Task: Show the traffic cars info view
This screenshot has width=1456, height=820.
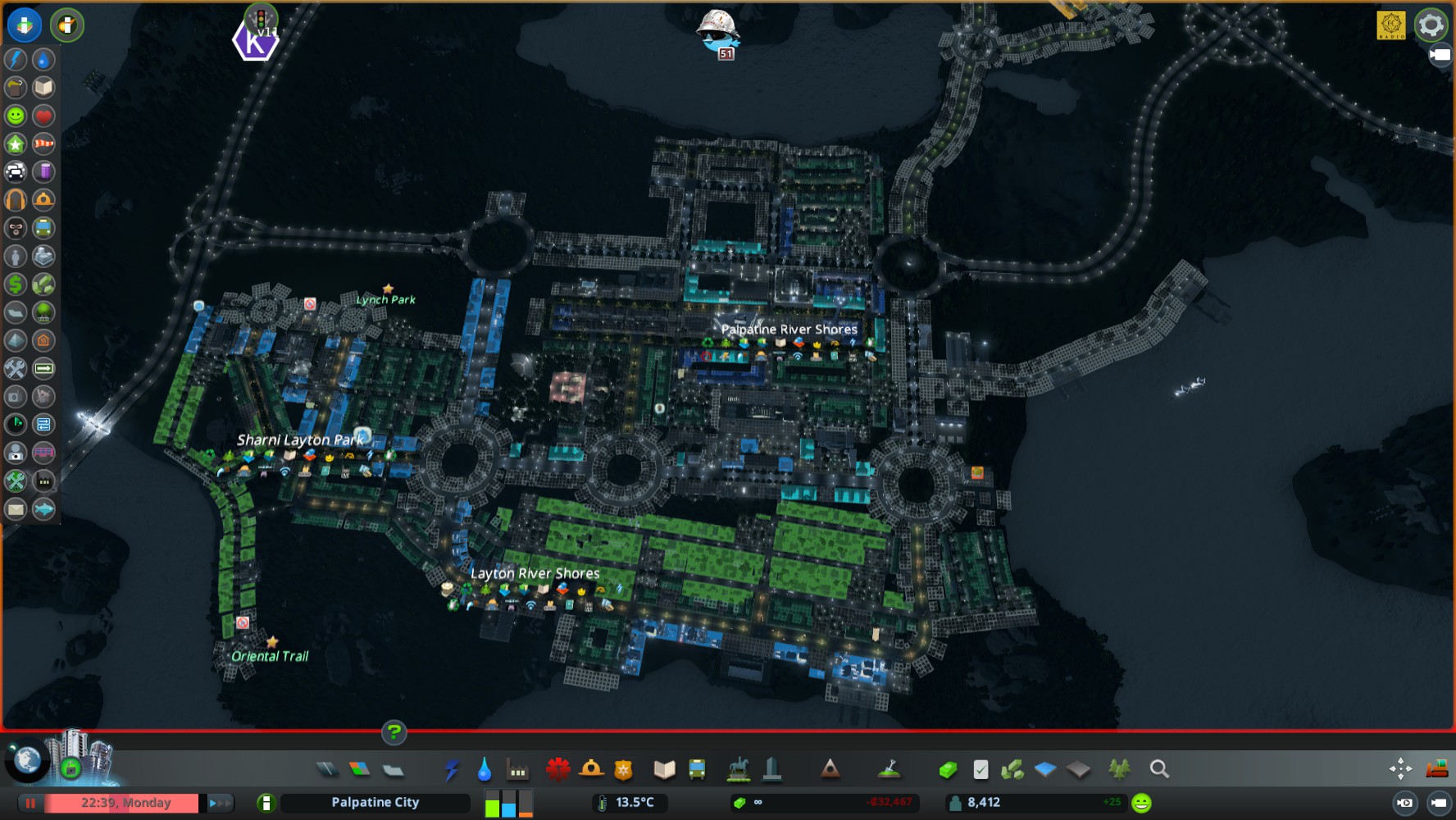Action: [16, 171]
